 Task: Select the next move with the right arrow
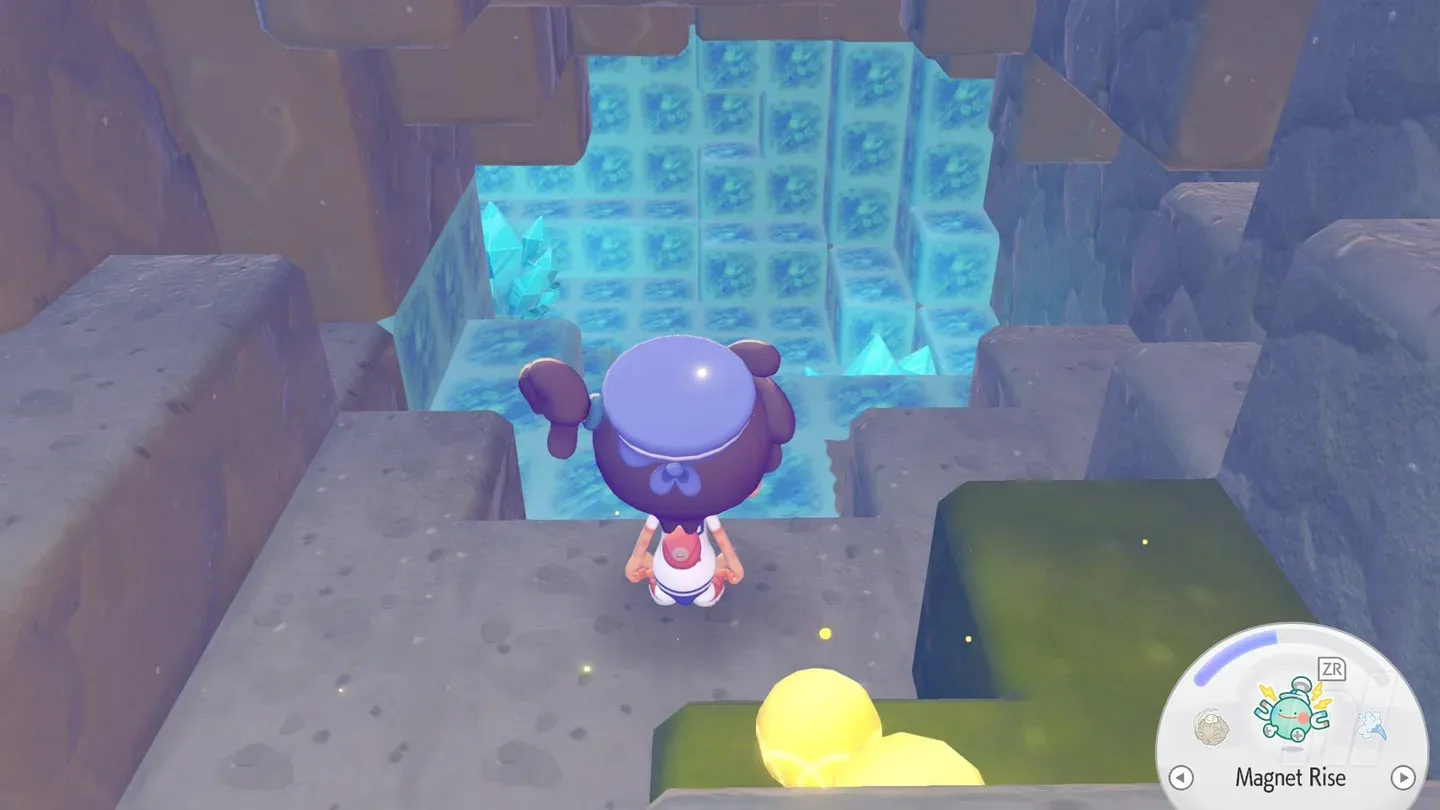1404,777
